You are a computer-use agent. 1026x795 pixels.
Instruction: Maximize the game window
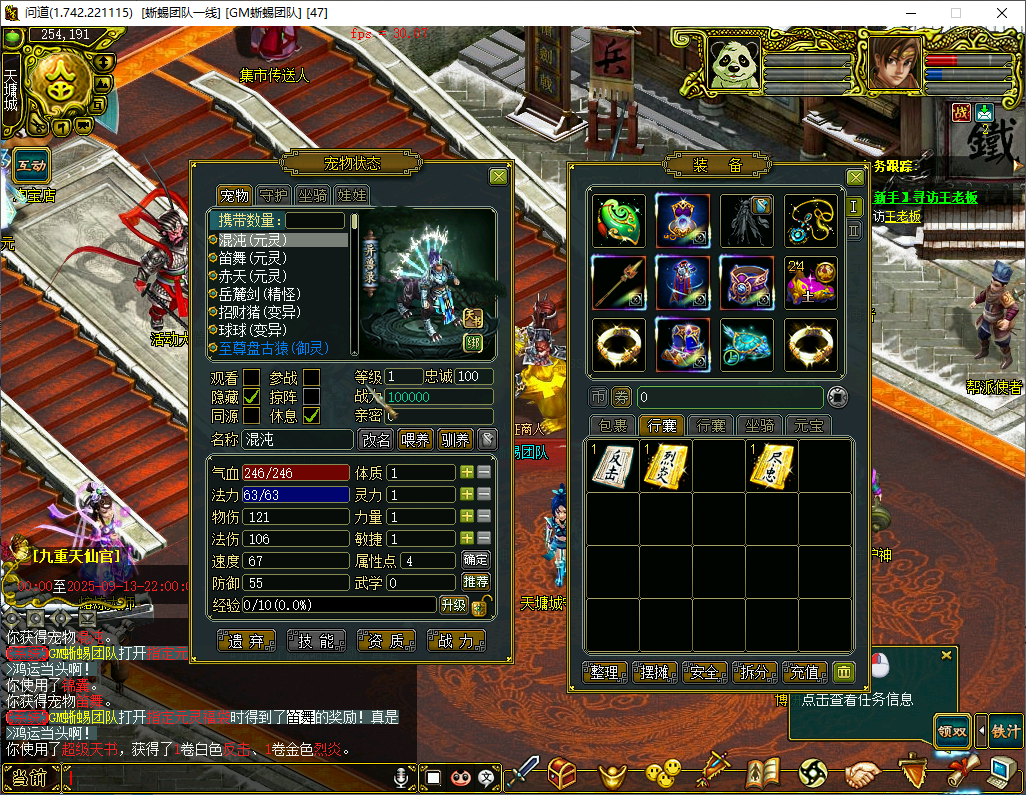tap(955, 13)
